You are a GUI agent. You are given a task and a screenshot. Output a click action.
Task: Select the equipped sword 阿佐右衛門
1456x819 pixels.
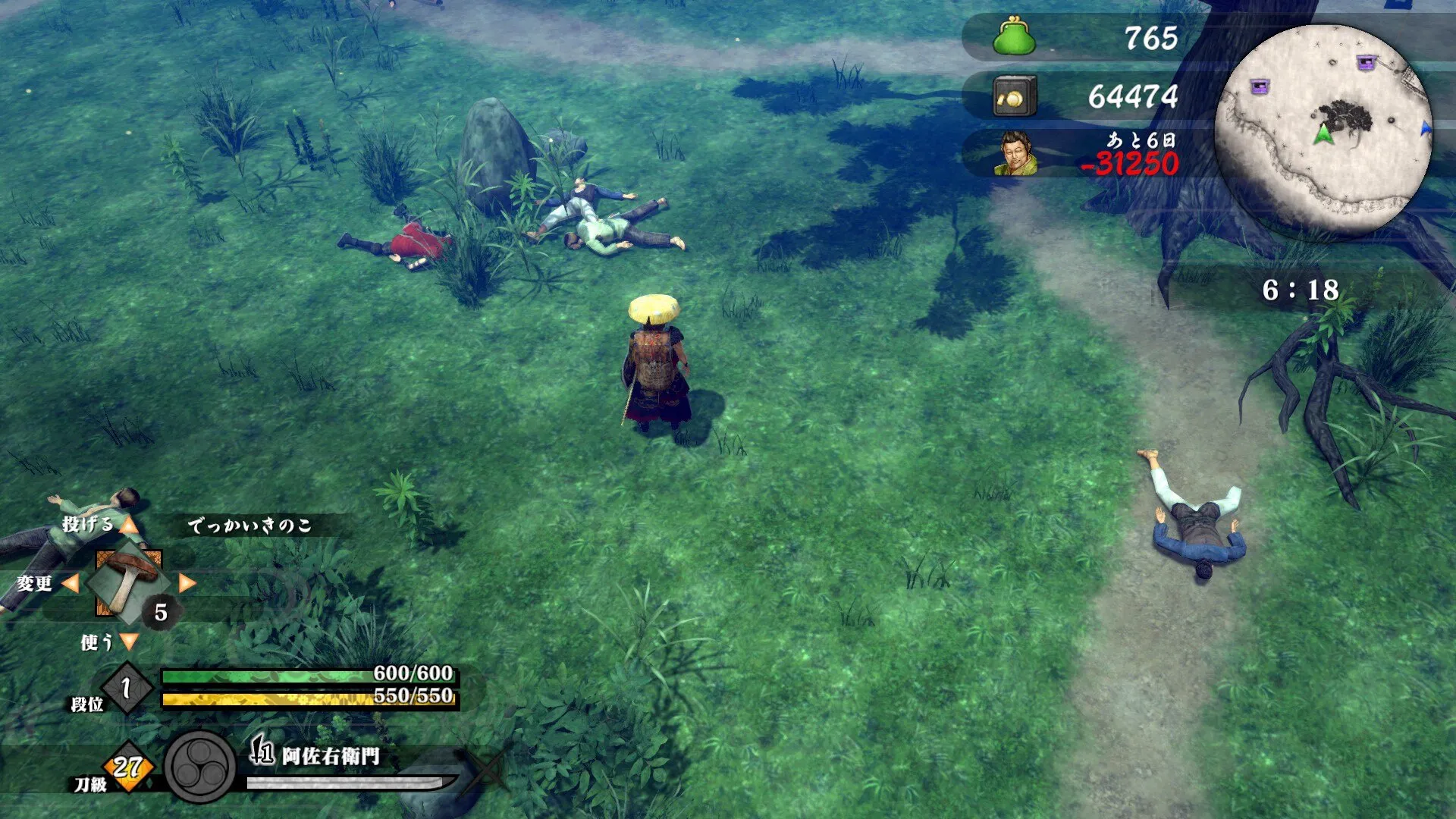point(331,756)
